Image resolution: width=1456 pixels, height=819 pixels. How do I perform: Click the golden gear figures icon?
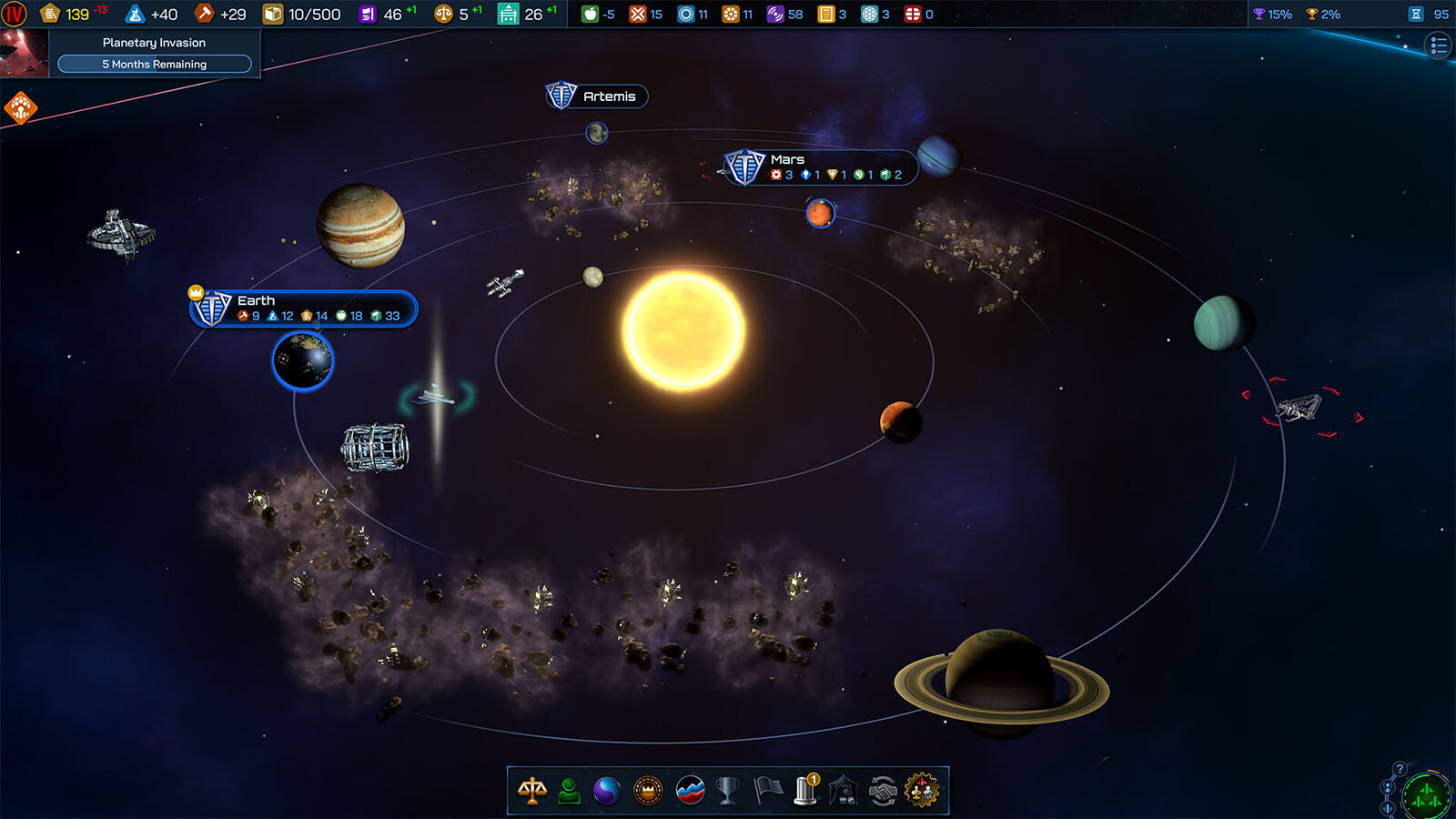[x=921, y=791]
